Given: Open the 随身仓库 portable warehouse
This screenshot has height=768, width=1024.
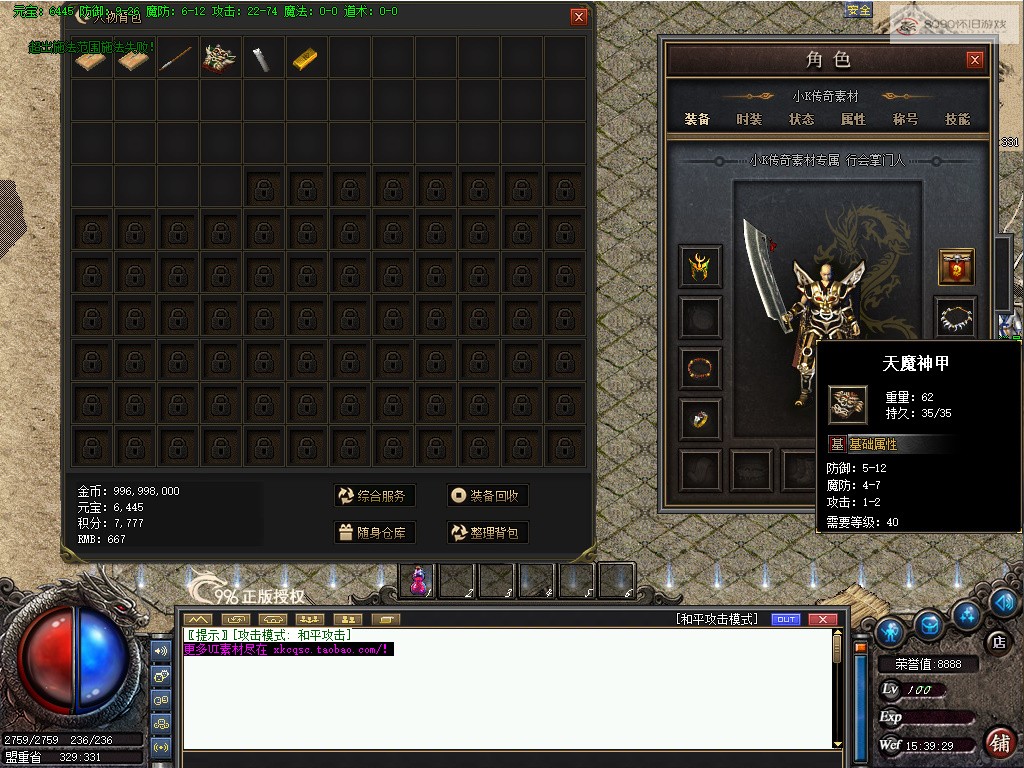Looking at the screenshot, I should tap(374, 533).
